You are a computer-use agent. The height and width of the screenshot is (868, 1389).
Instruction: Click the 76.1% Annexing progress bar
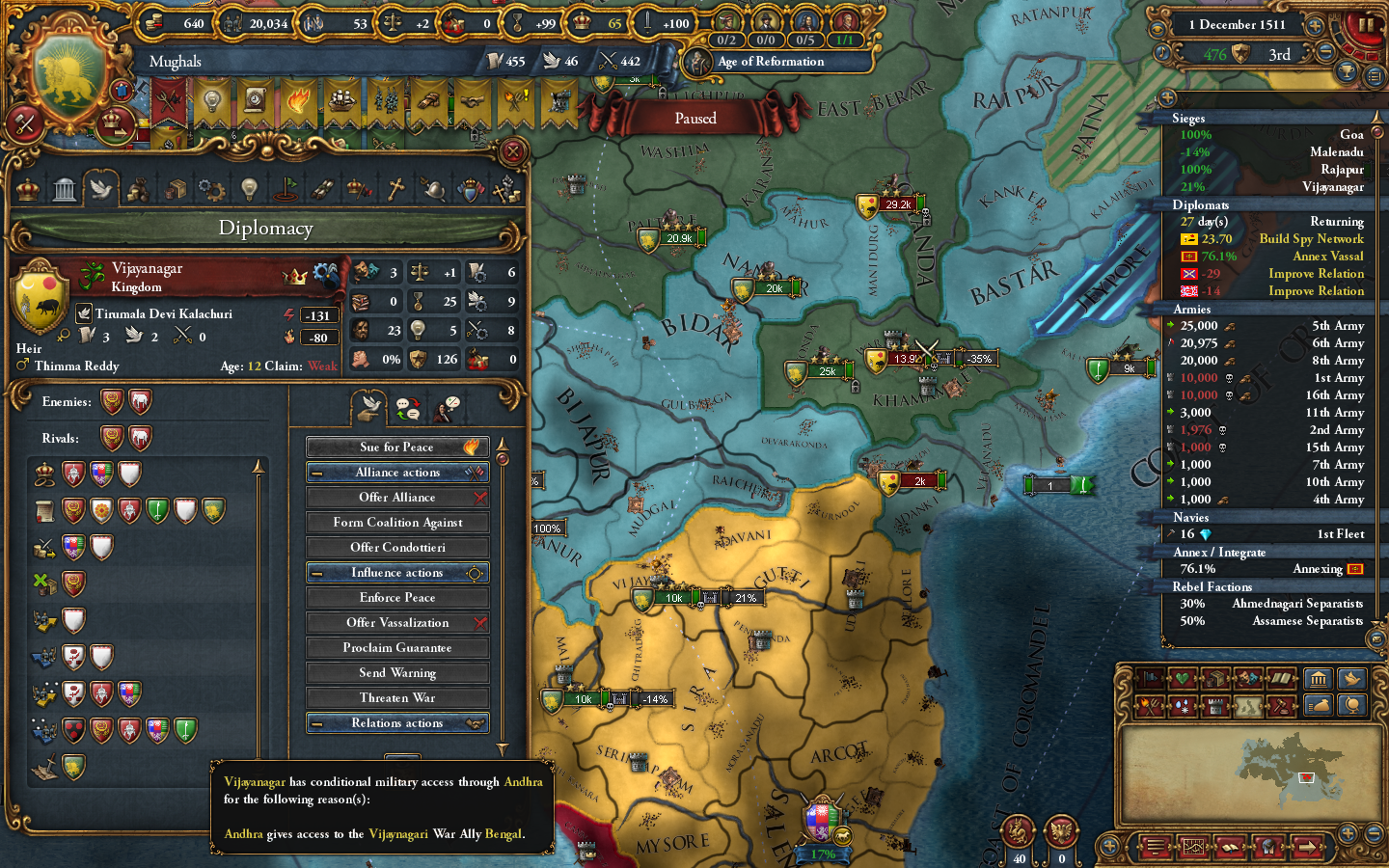pyautogui.click(x=1264, y=568)
